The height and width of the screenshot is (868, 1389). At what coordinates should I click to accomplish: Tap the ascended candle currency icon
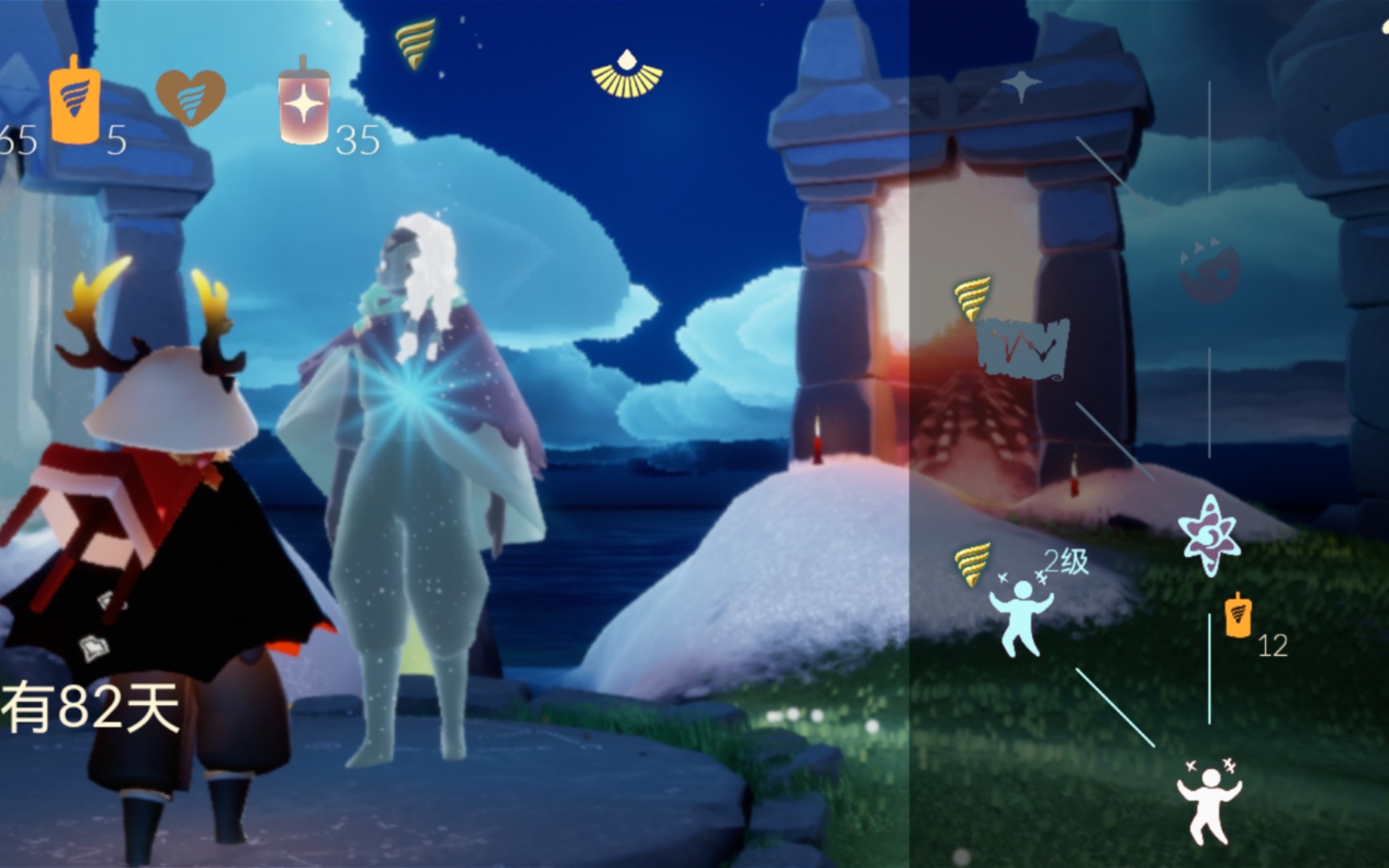coord(303,103)
